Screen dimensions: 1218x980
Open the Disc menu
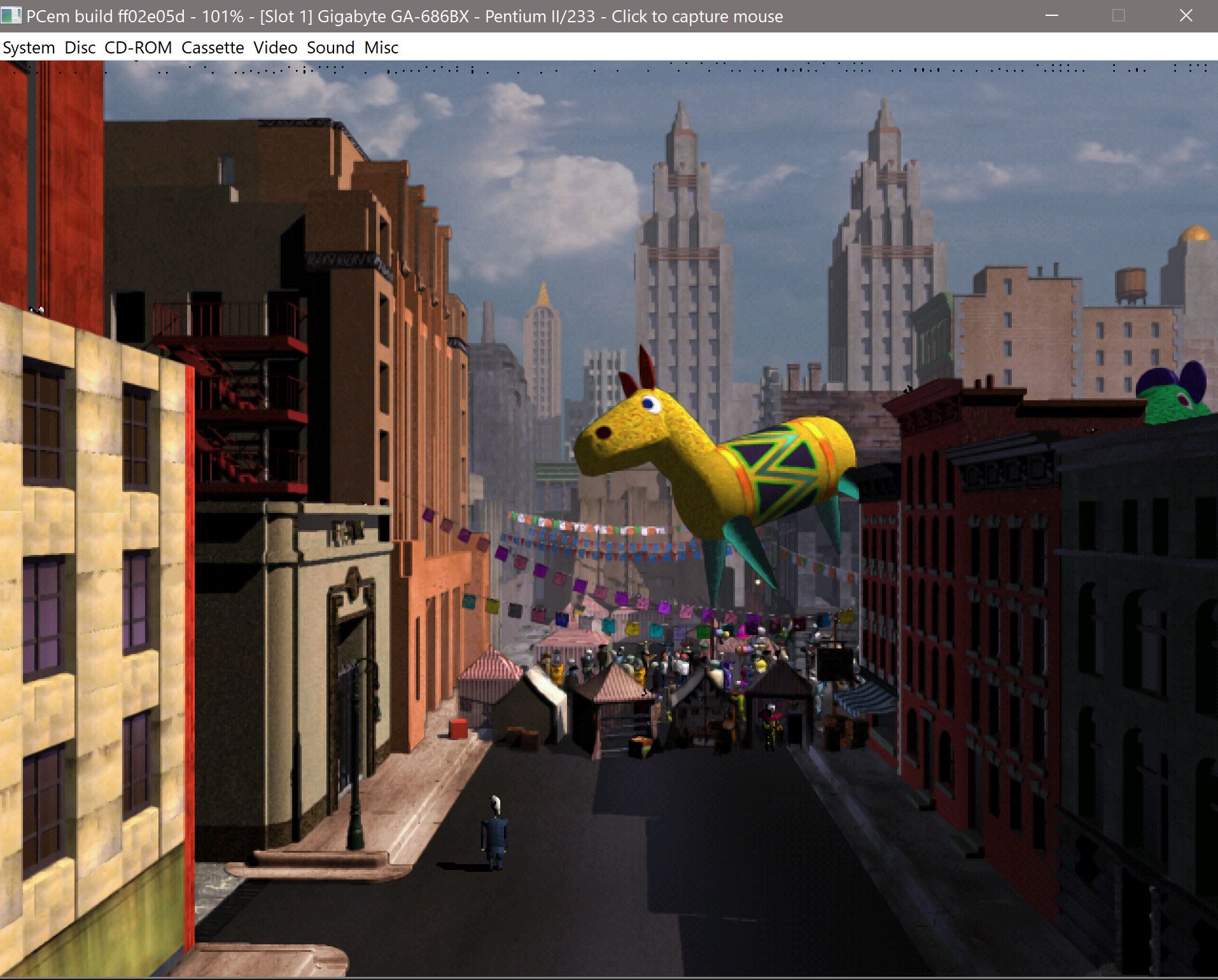coord(80,47)
